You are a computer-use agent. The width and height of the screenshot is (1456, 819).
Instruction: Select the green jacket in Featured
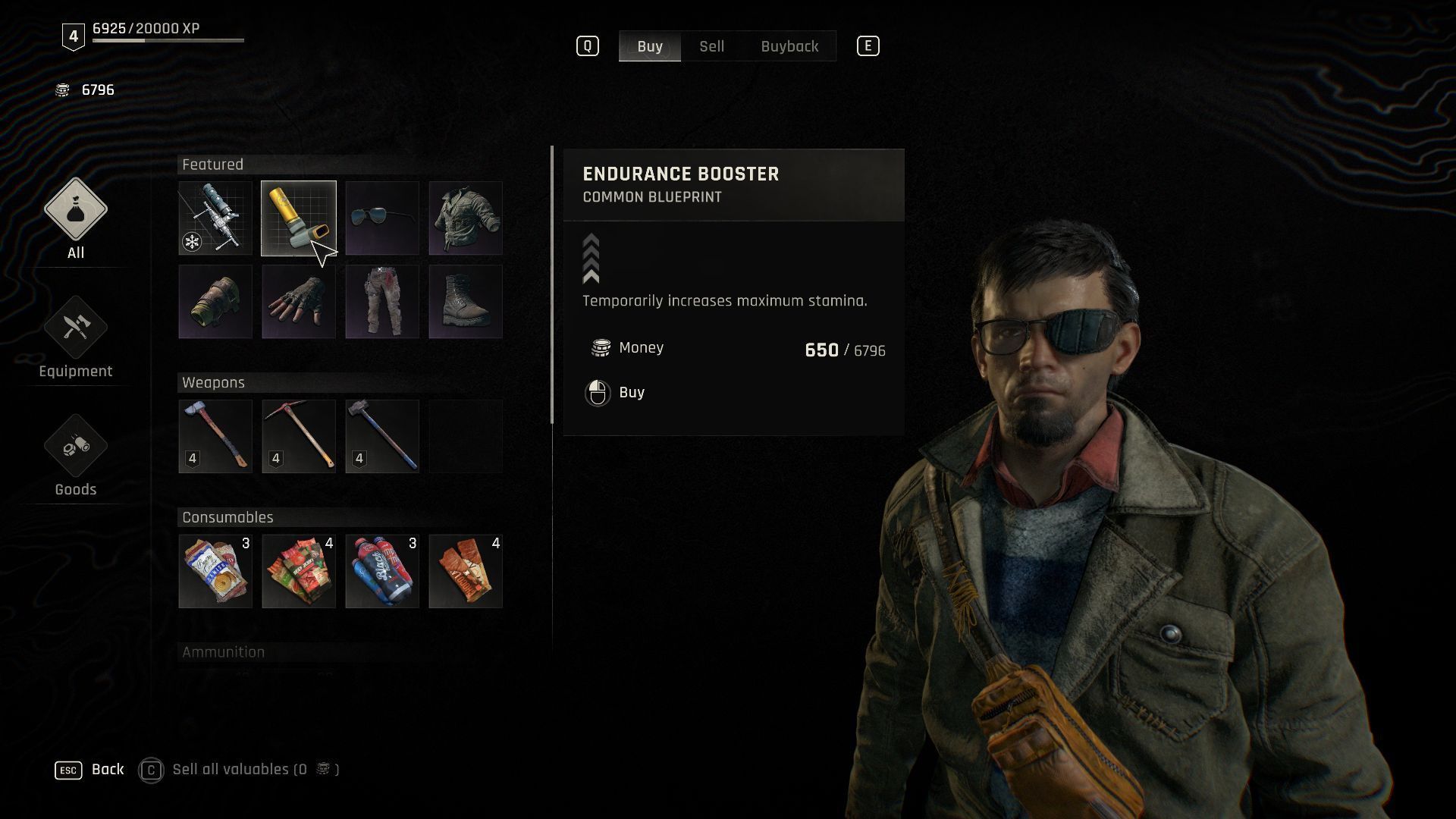(x=465, y=218)
